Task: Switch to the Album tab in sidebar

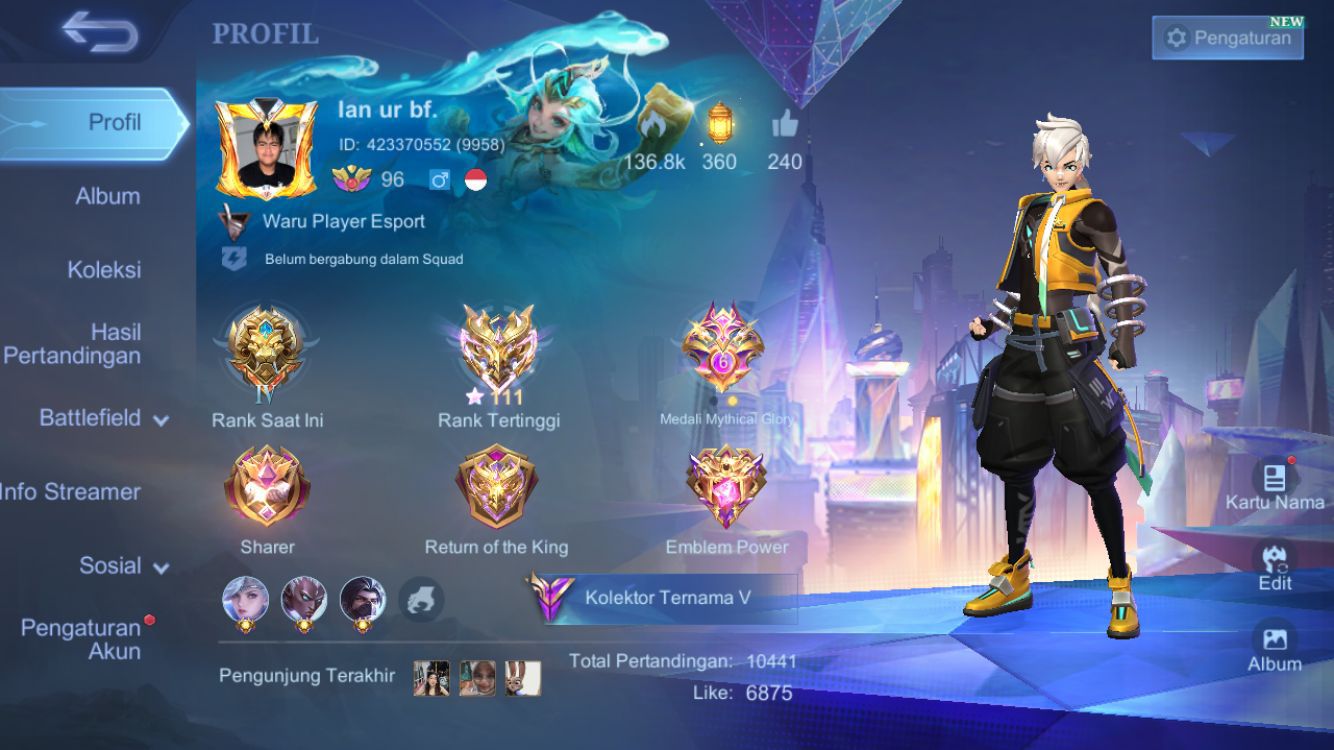Action: (x=107, y=196)
